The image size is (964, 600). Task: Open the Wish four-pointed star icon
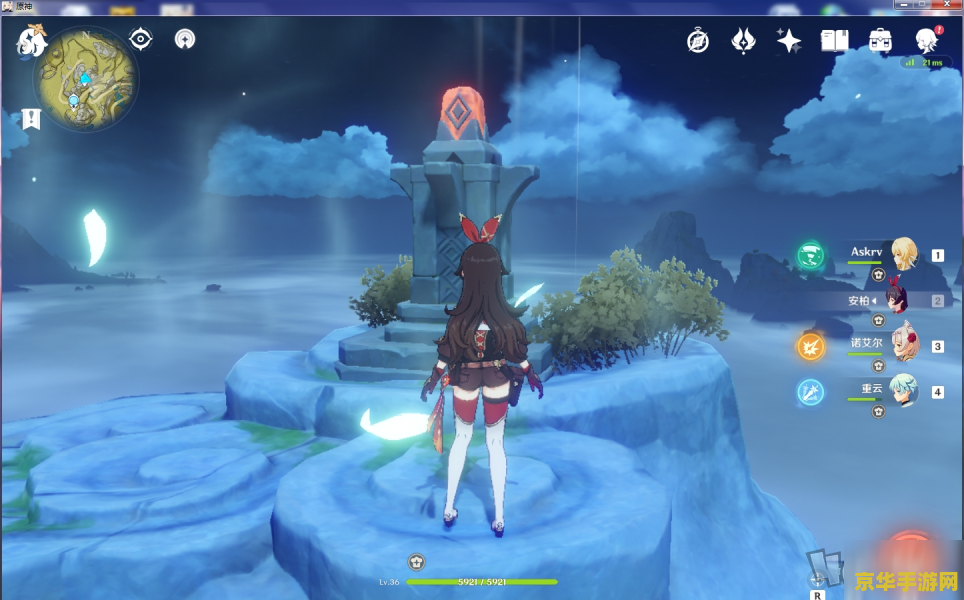click(x=788, y=40)
